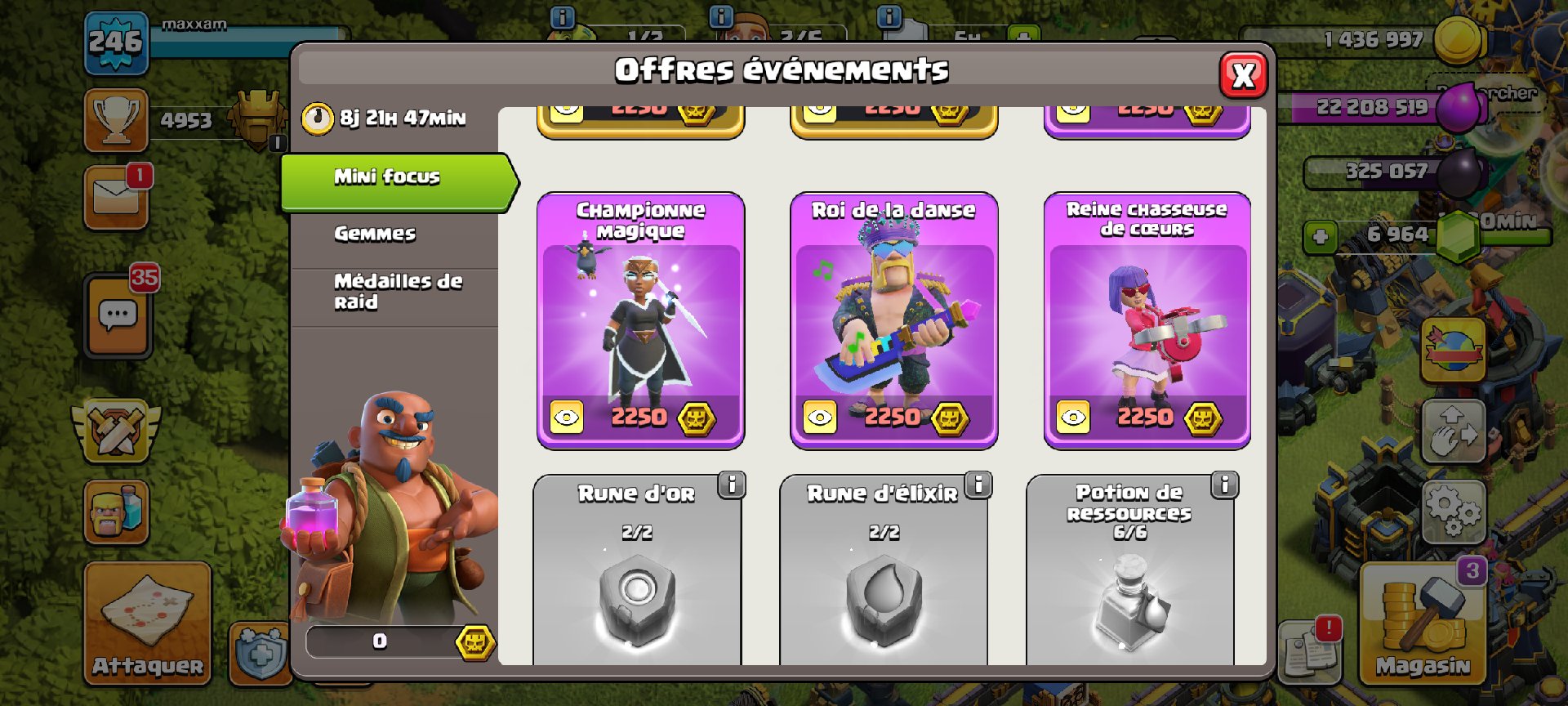Image resolution: width=1568 pixels, height=706 pixels.
Task: Open the chat bubble with 35 messages
Action: [x=118, y=315]
